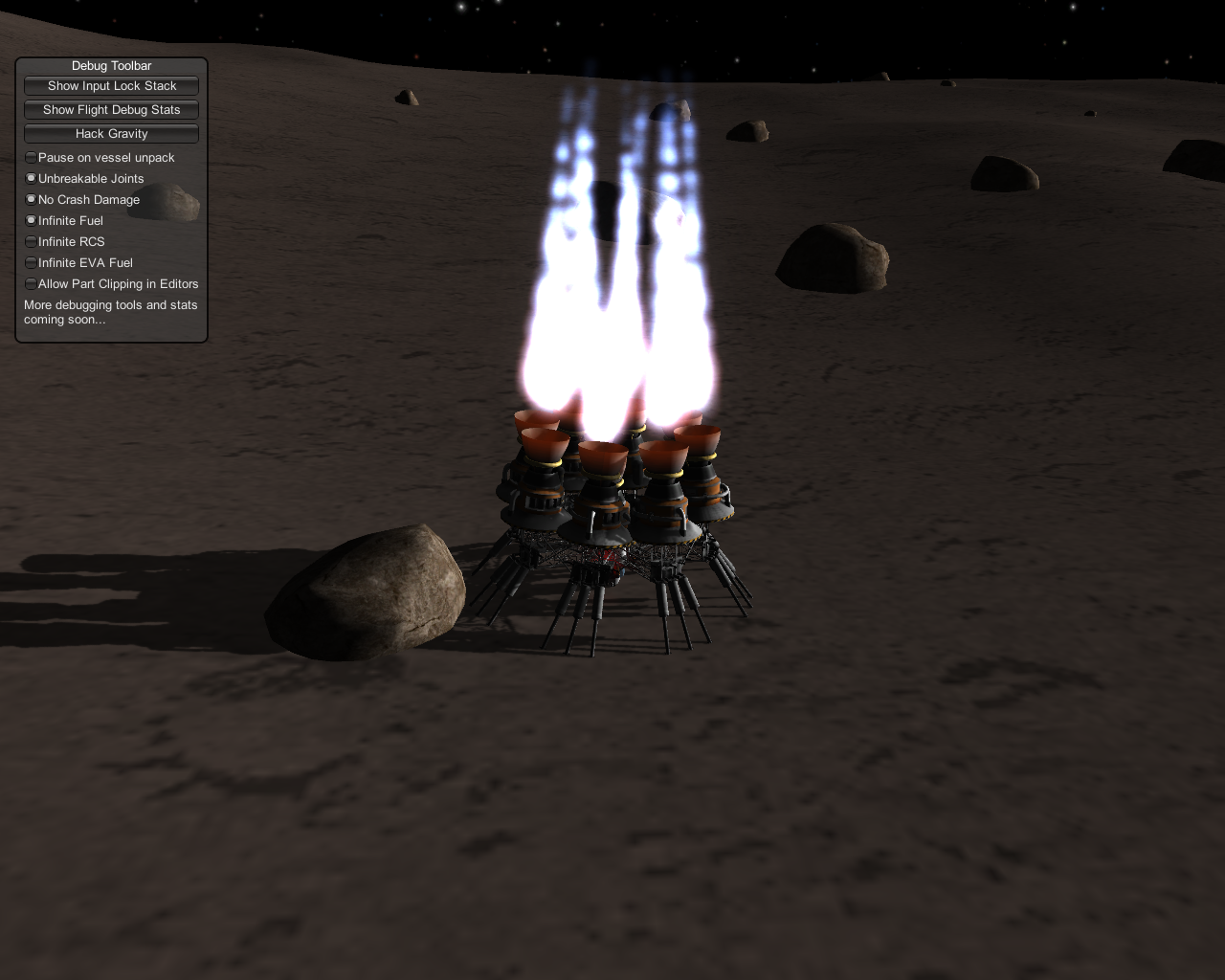Open Show Flight Debug Stats
The image size is (1225, 980).
[x=111, y=110]
